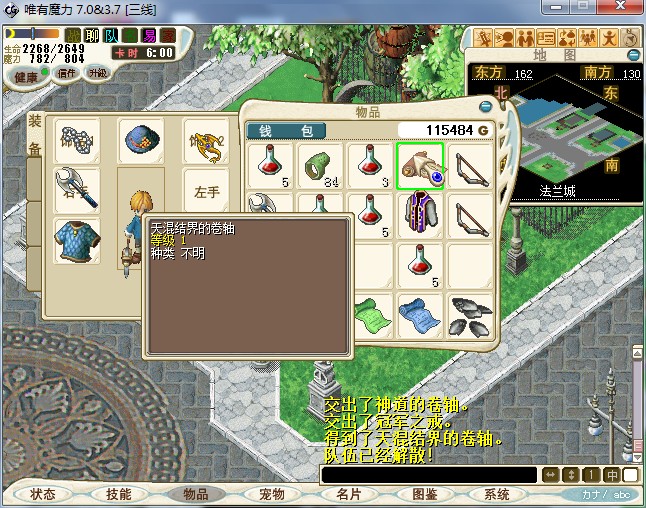Open the 宠物 pets tab
Viewport: 646px width, 508px height.
coord(271,494)
